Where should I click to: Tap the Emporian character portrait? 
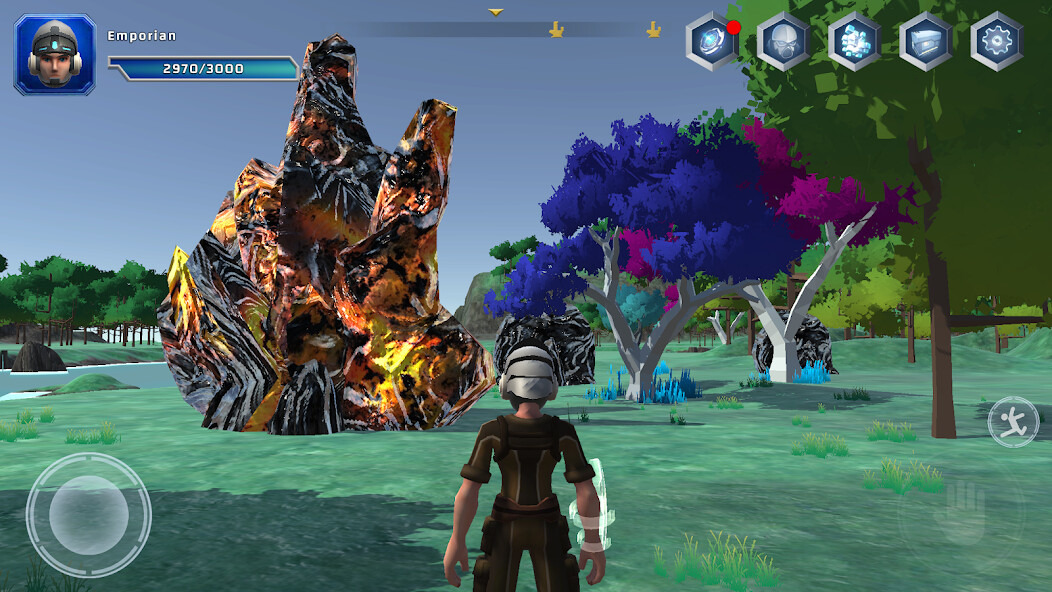(55, 55)
